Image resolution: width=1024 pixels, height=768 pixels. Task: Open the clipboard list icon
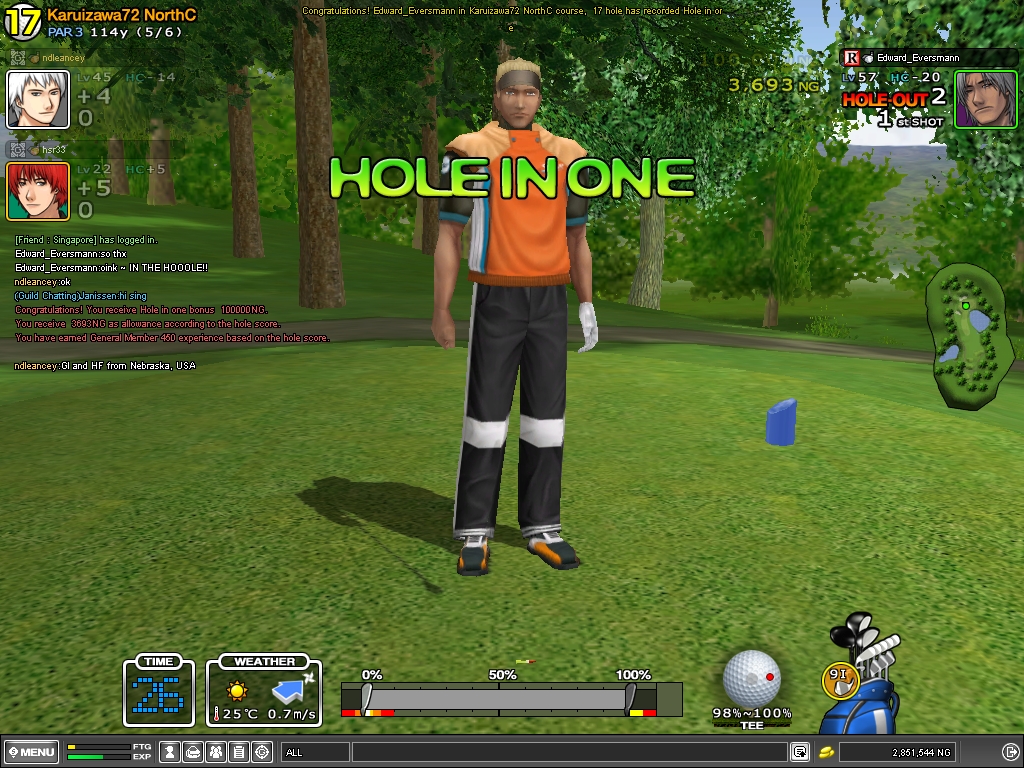click(239, 752)
